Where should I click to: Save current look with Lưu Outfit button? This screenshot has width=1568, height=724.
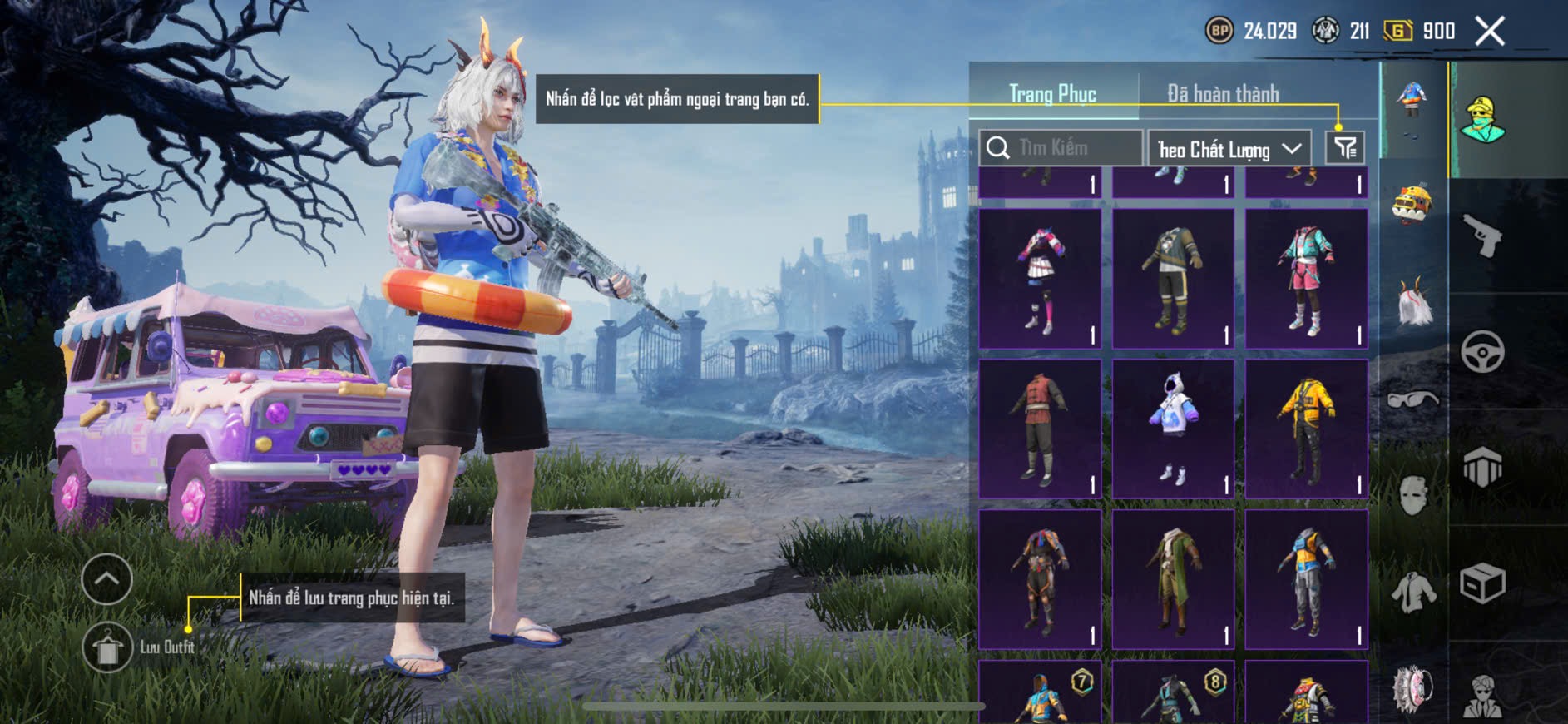(x=107, y=647)
